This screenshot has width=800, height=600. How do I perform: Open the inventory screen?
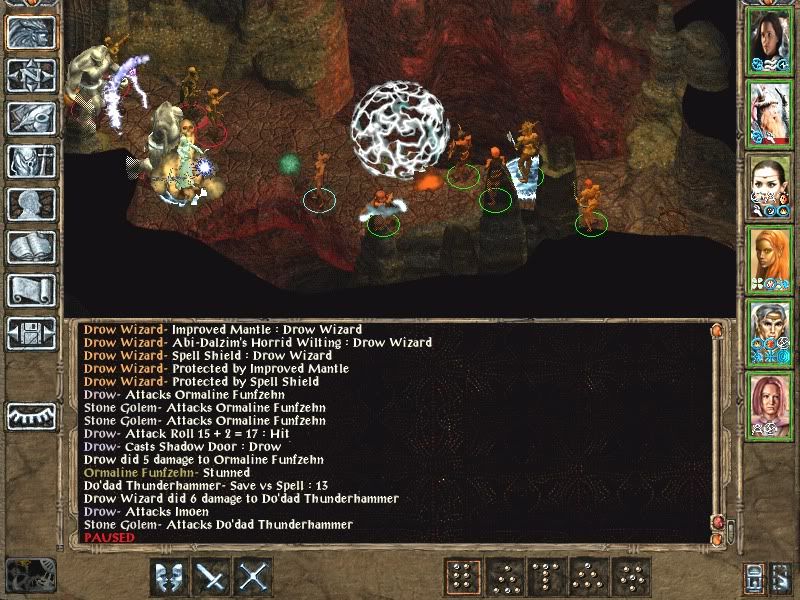point(30,161)
